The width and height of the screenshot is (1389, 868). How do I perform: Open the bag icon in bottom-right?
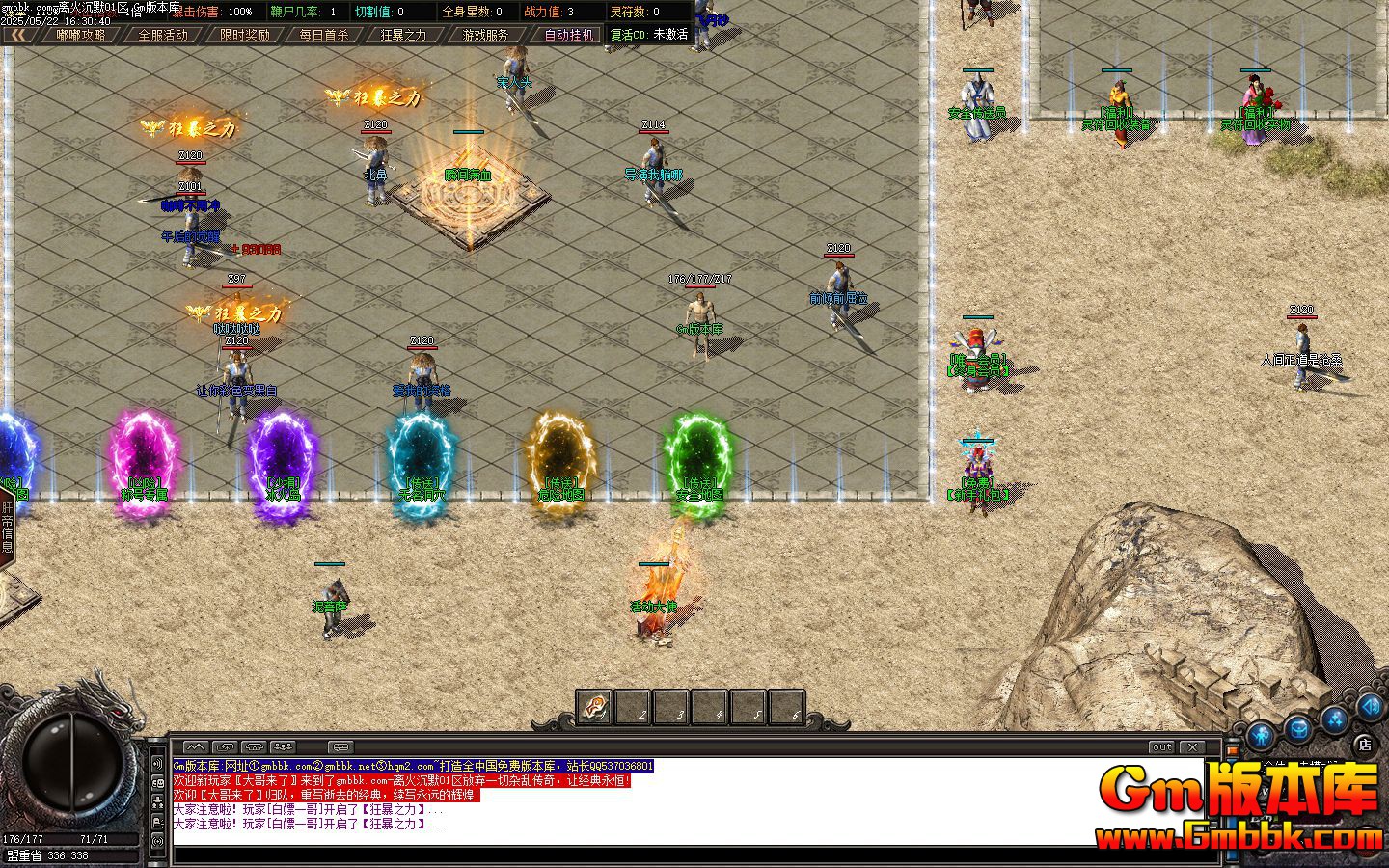[1295, 730]
